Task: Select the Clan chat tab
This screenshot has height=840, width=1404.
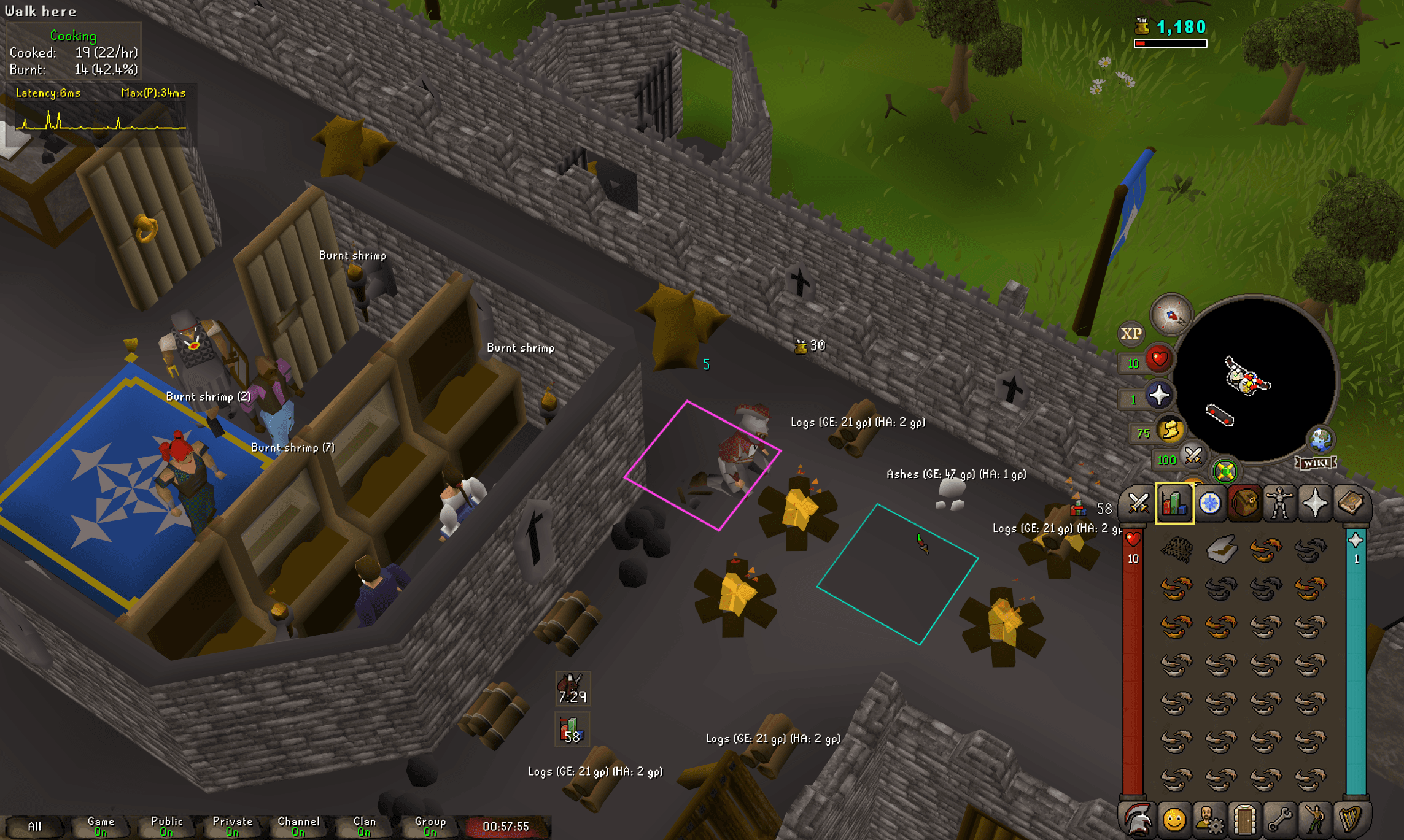Action: [364, 823]
